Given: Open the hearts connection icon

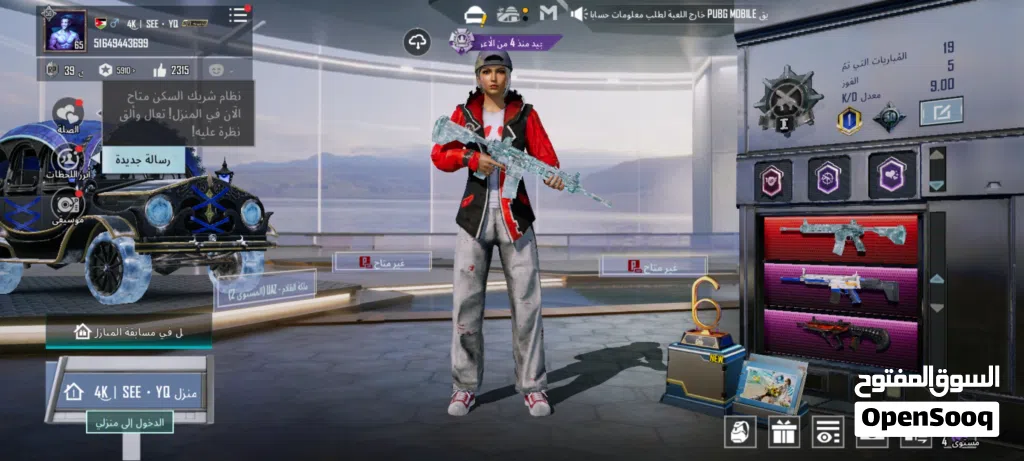Looking at the screenshot, I should pyautogui.click(x=67, y=113).
